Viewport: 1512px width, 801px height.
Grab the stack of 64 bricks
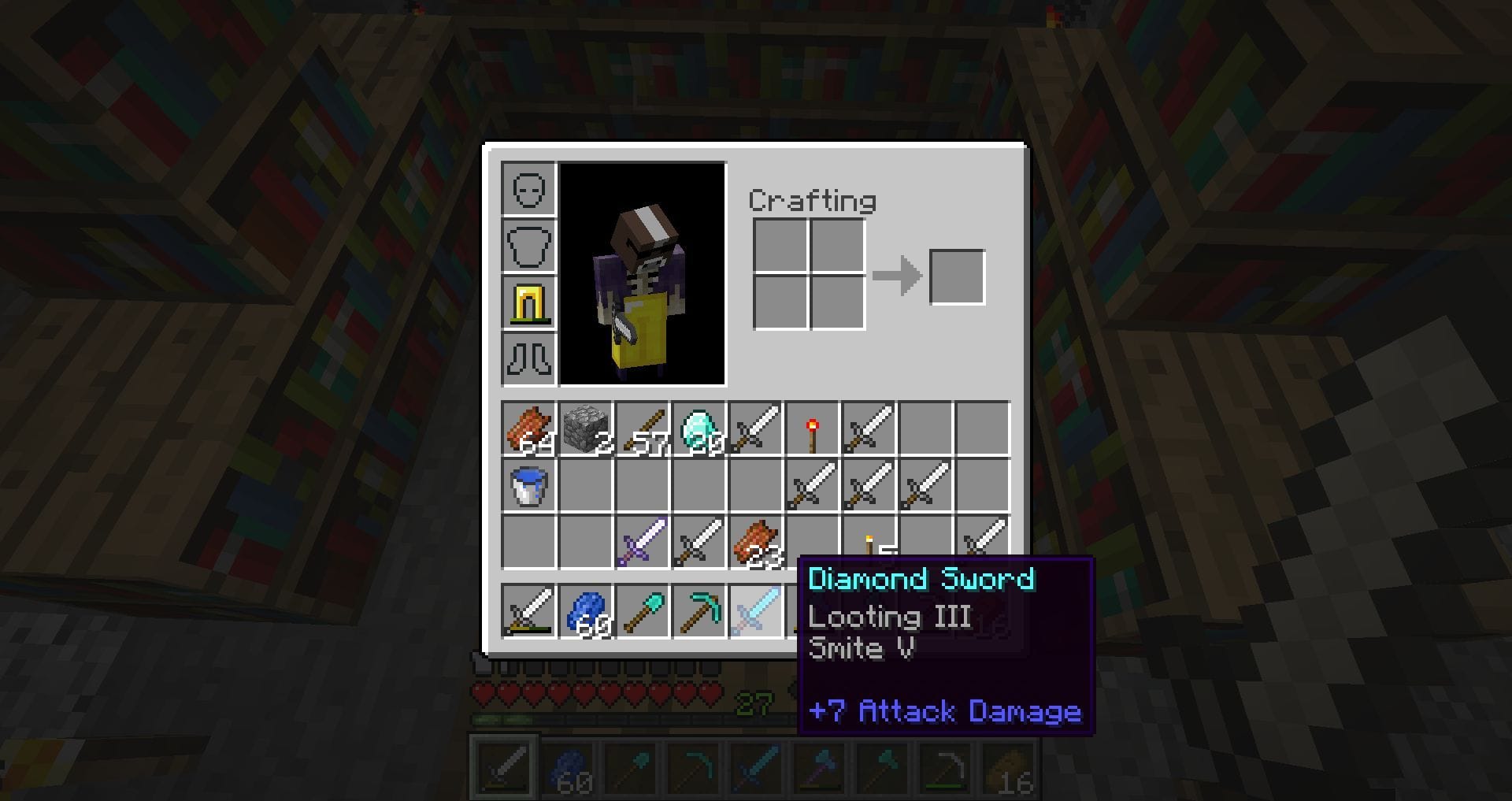(529, 429)
